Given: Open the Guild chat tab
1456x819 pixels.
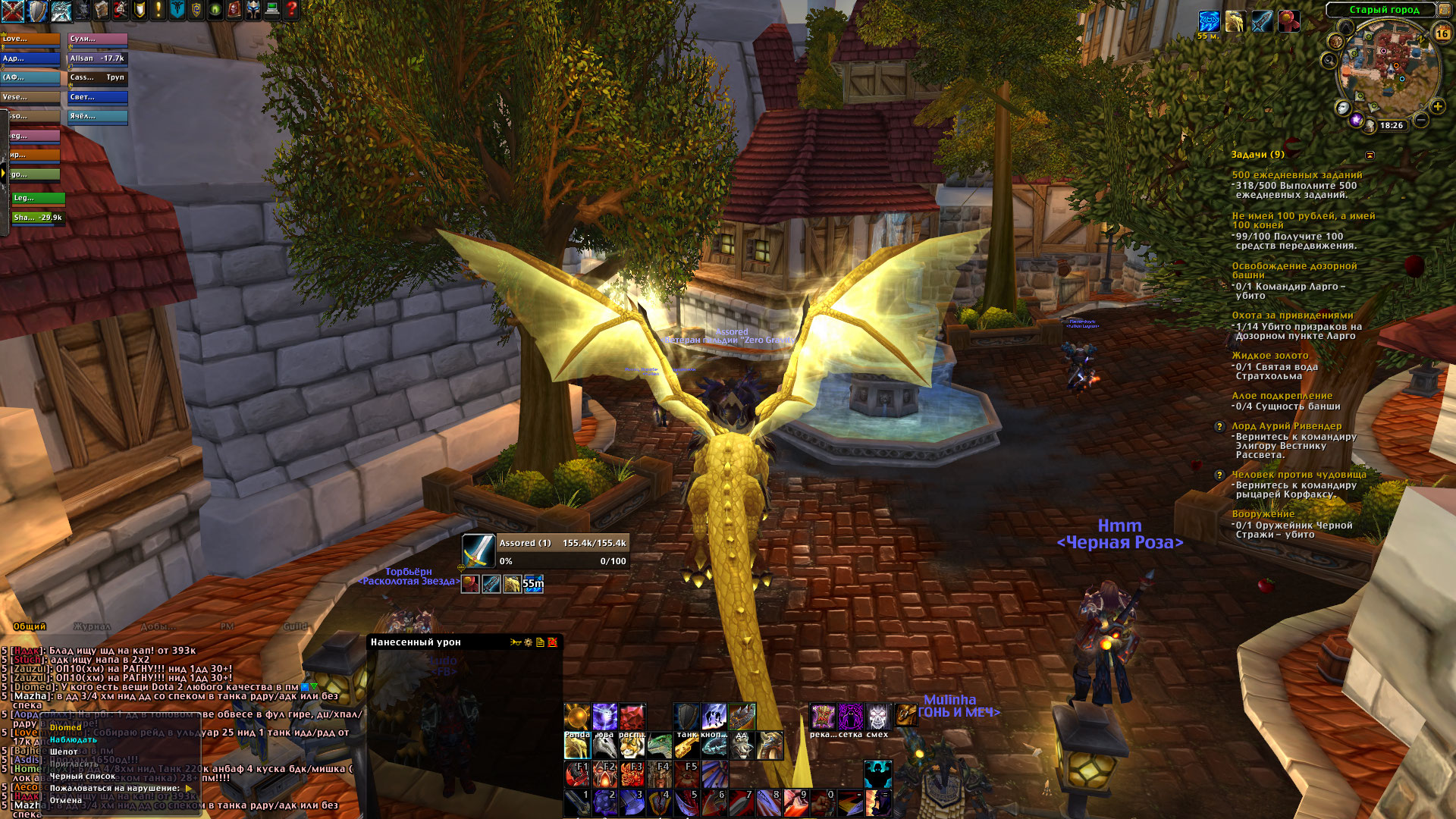Looking at the screenshot, I should [x=295, y=626].
